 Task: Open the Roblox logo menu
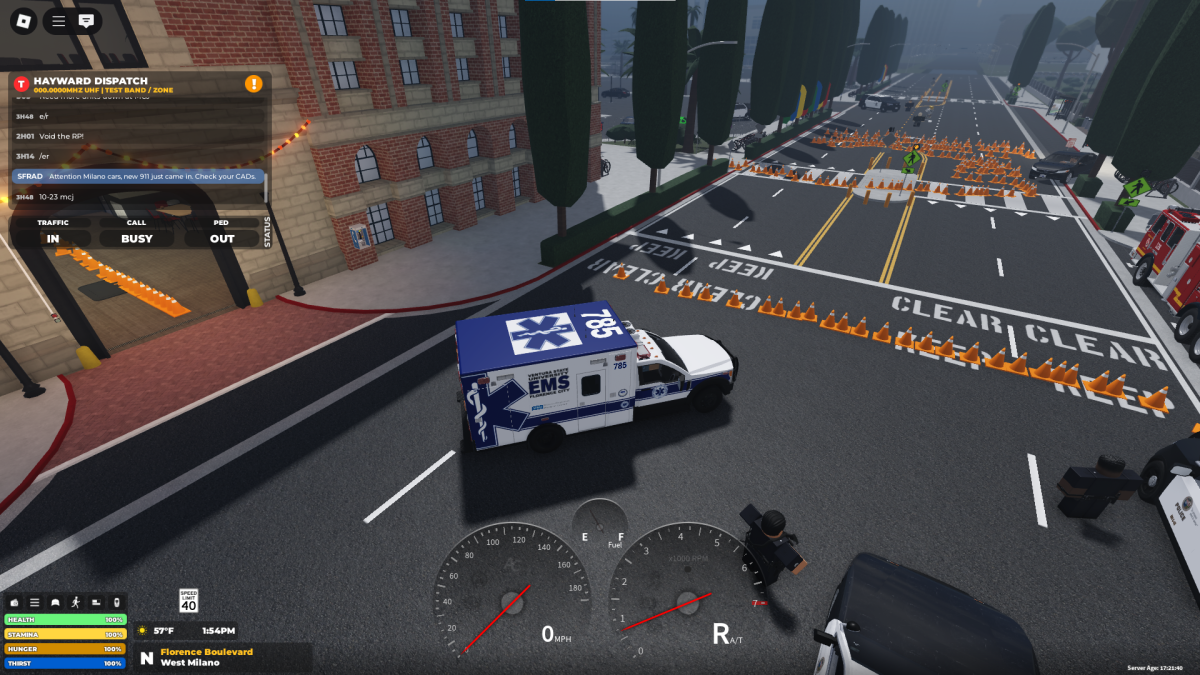(x=22, y=20)
